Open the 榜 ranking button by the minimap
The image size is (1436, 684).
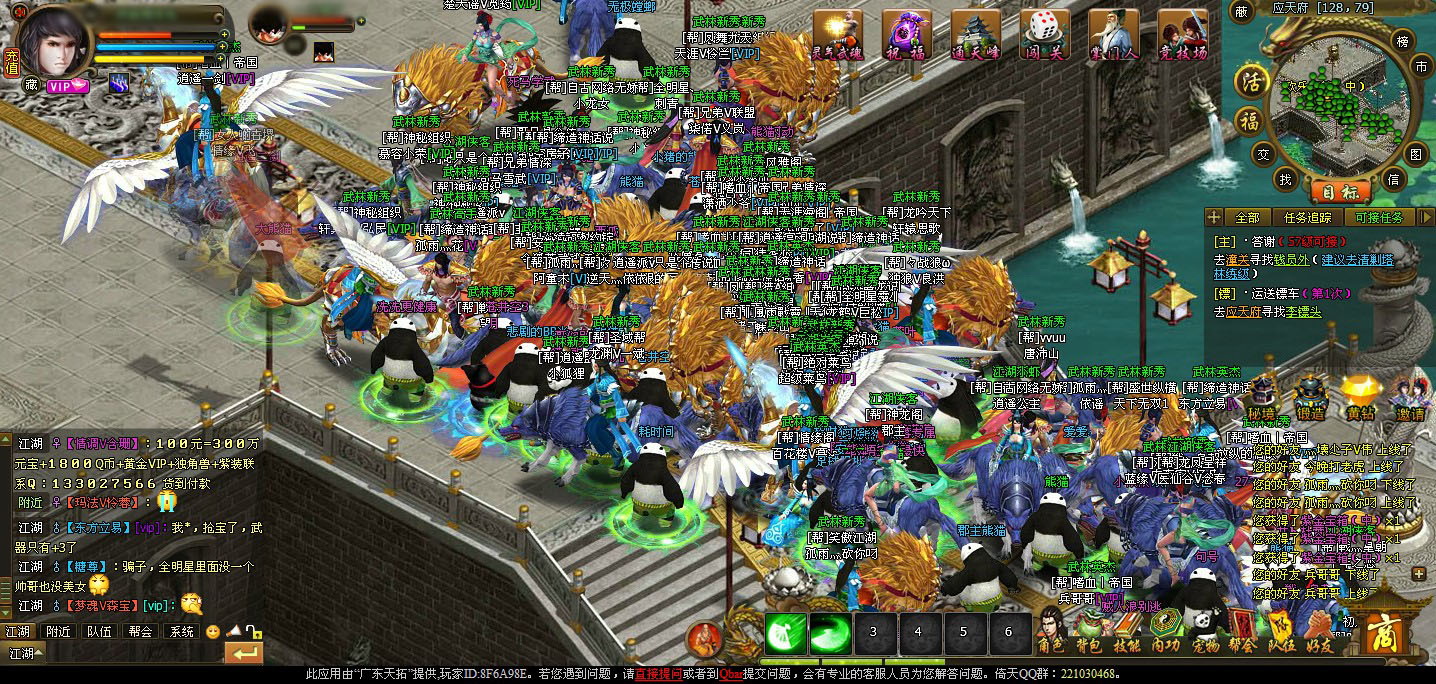[x=1401, y=41]
